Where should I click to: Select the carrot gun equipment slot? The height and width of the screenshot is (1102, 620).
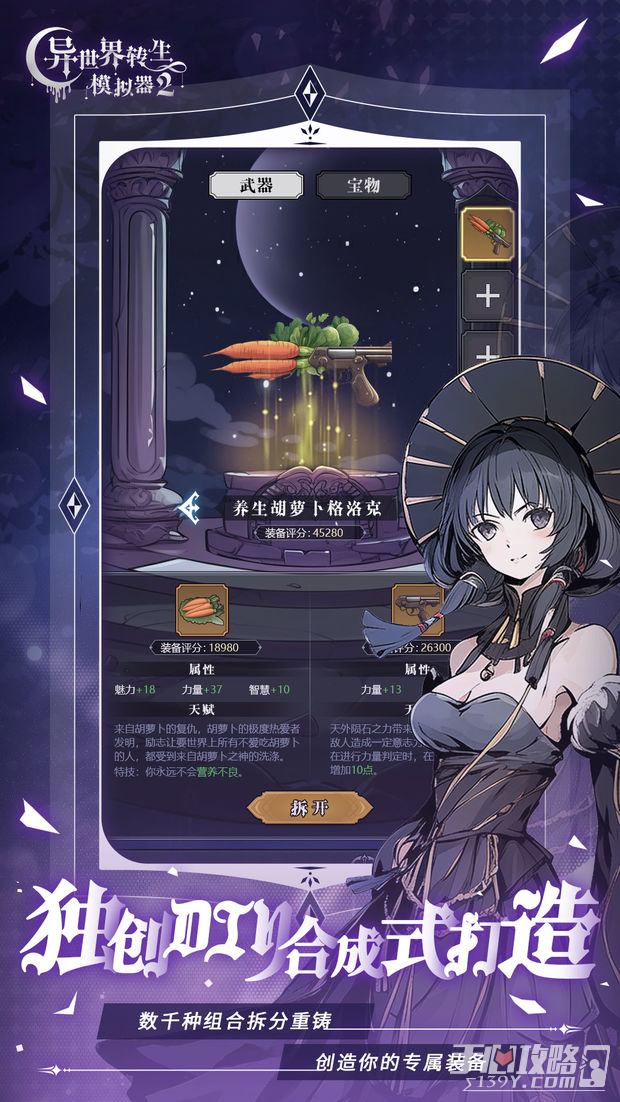point(487,234)
